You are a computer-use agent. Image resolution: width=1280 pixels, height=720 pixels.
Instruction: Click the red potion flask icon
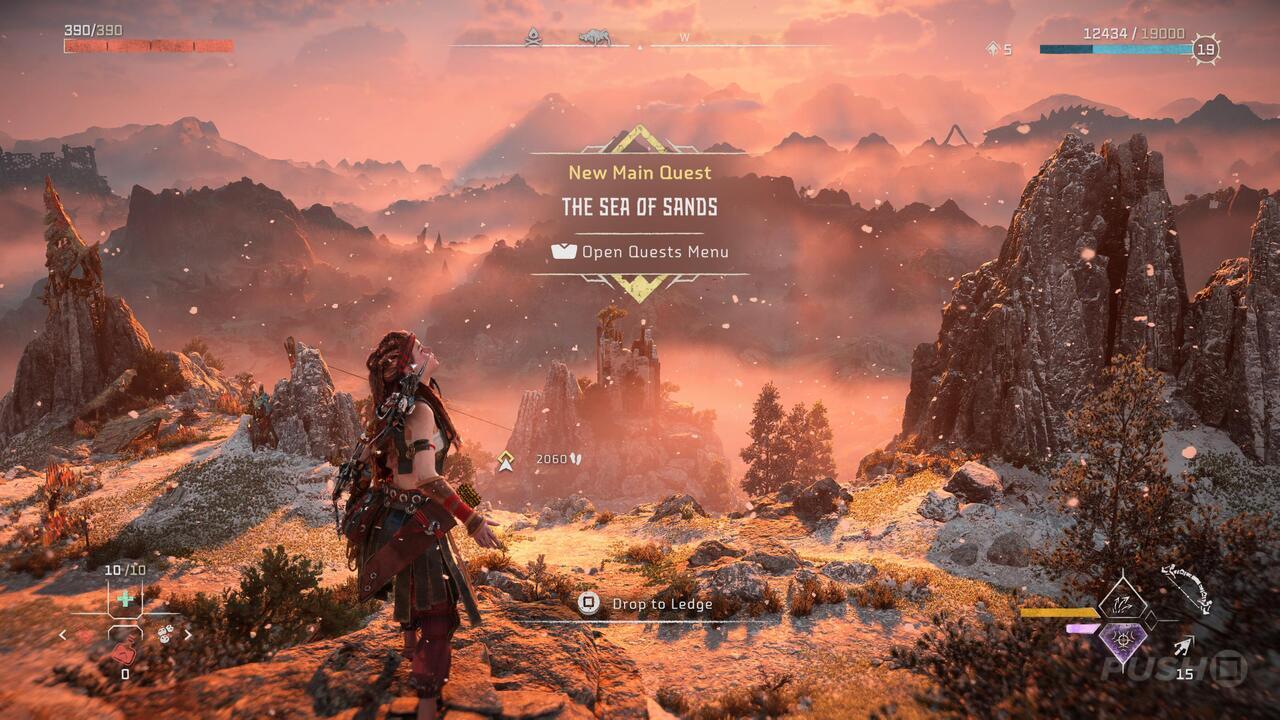point(124,653)
